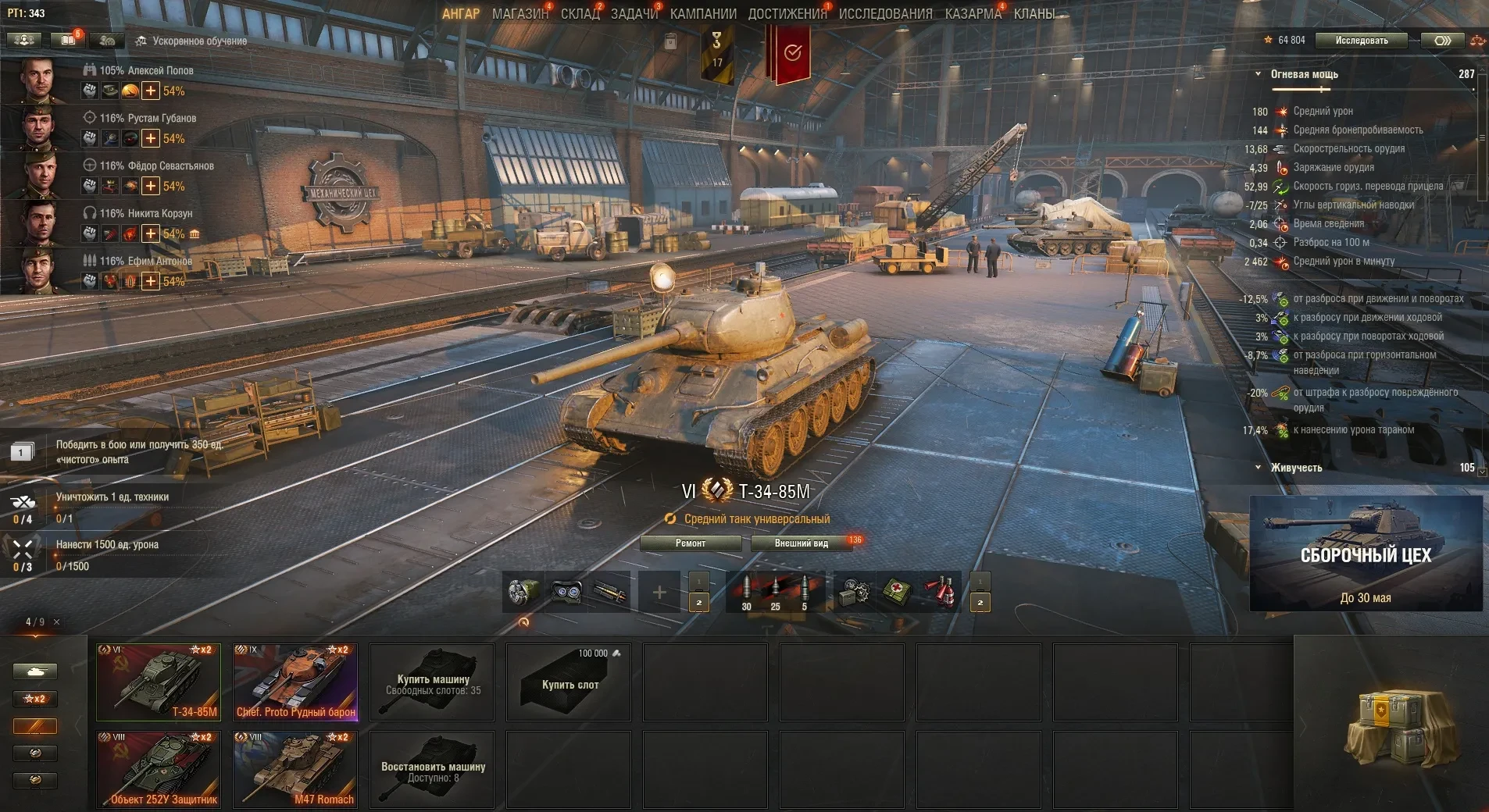
Task: Open Восстановить машину restore tile
Action: 432,769
